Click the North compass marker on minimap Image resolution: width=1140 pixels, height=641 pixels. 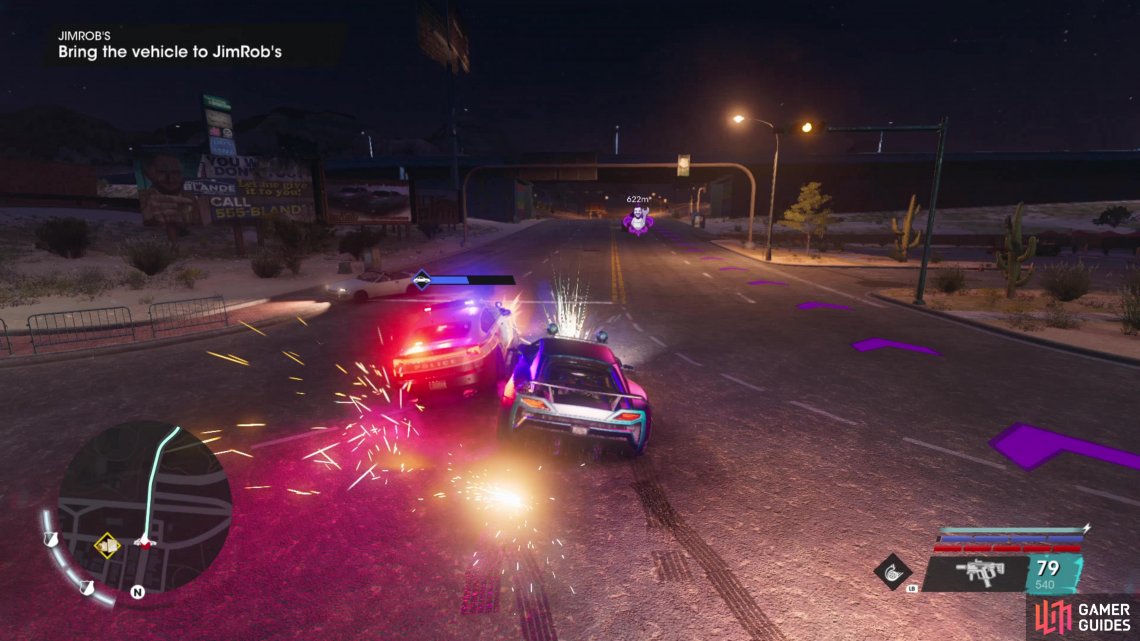click(x=137, y=592)
